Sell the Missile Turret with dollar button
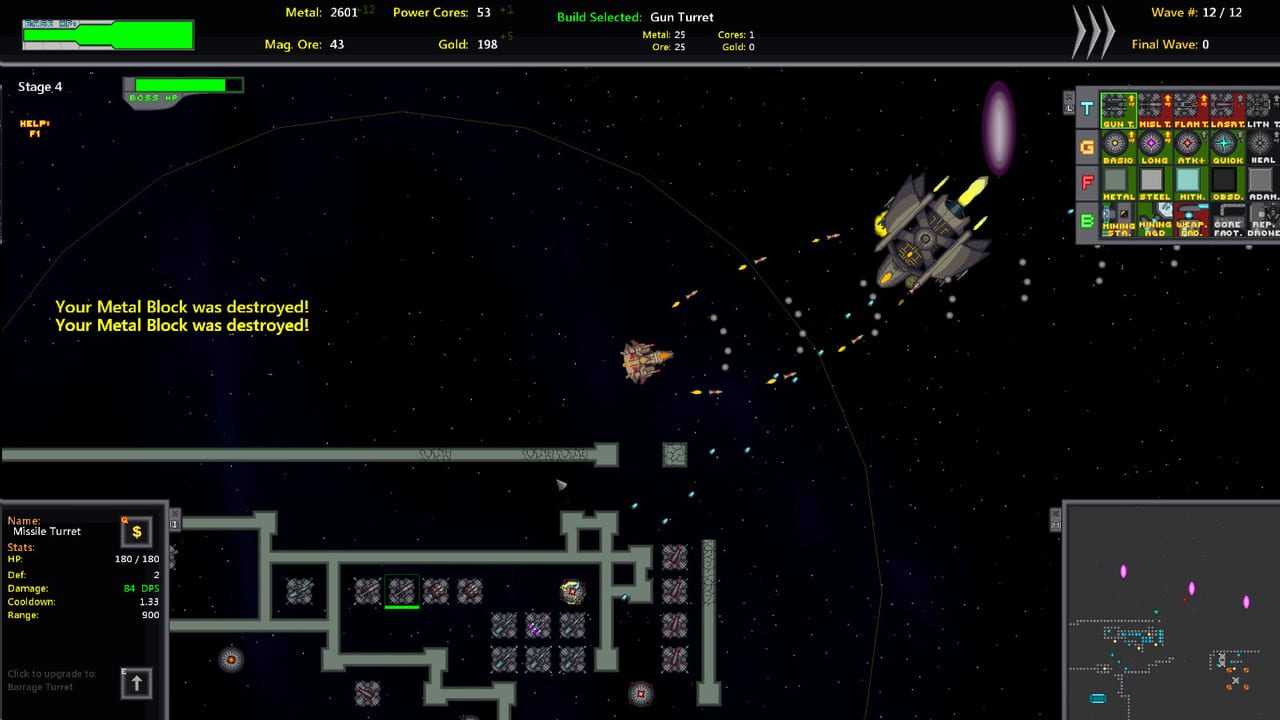 pos(137,532)
